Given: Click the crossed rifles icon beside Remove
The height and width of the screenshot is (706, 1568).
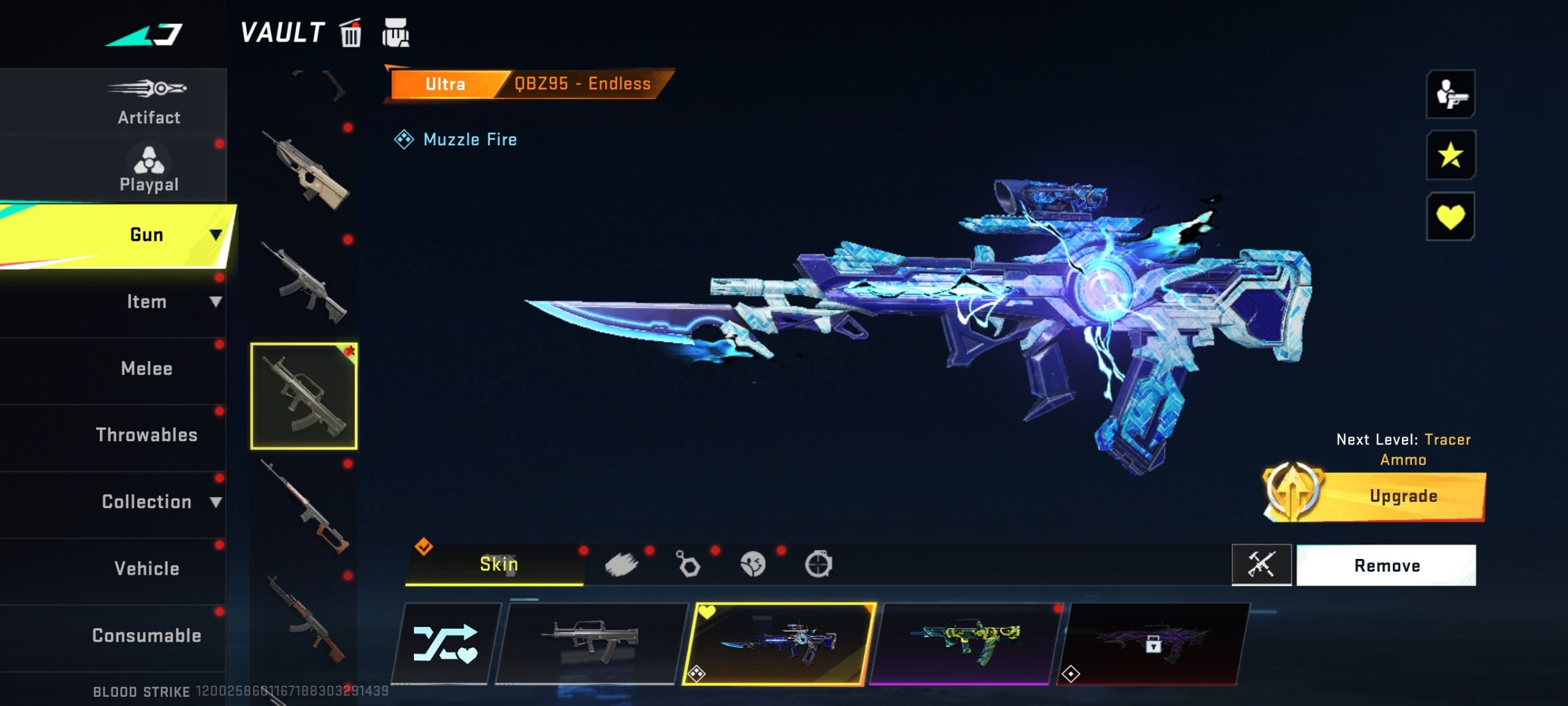Looking at the screenshot, I should 1262,564.
